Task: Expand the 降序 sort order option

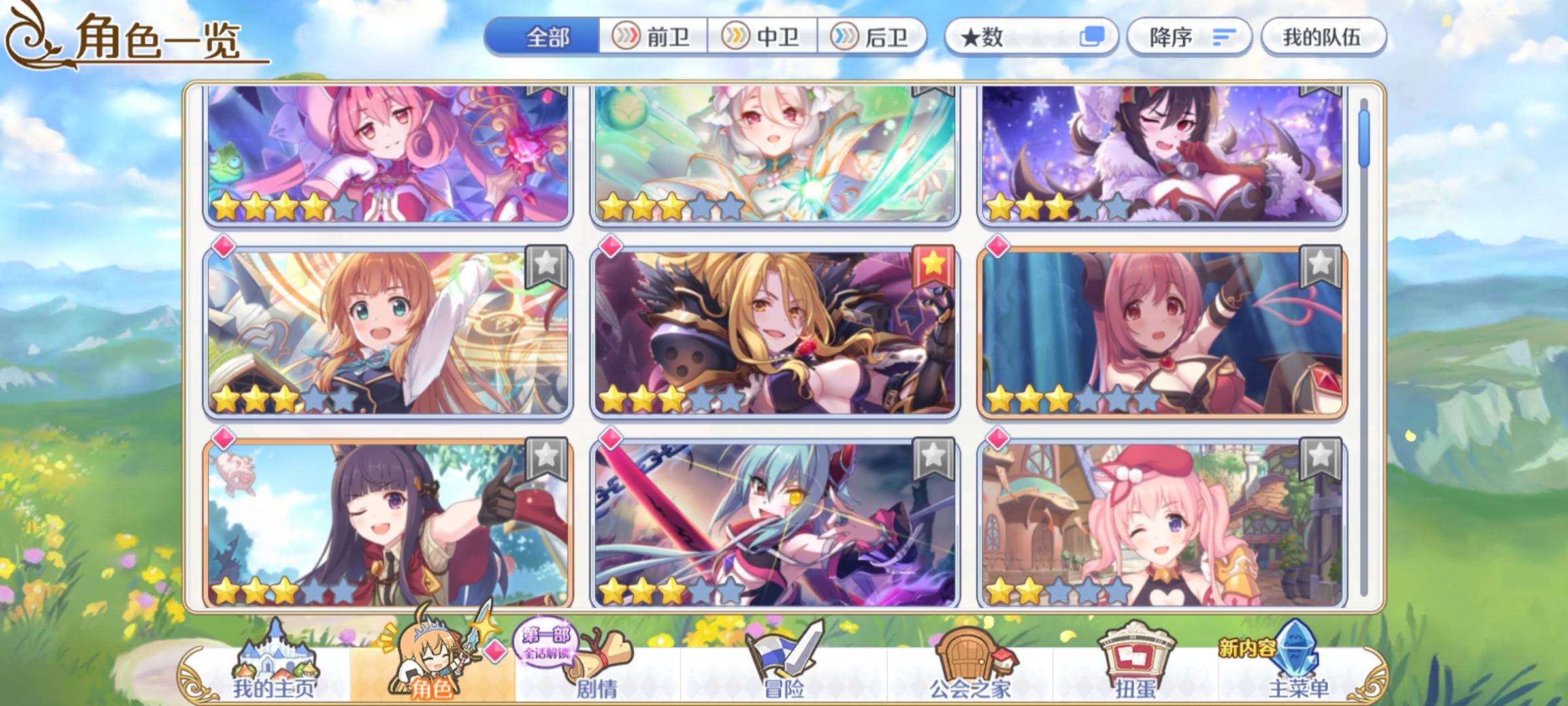Action: [x=1190, y=39]
